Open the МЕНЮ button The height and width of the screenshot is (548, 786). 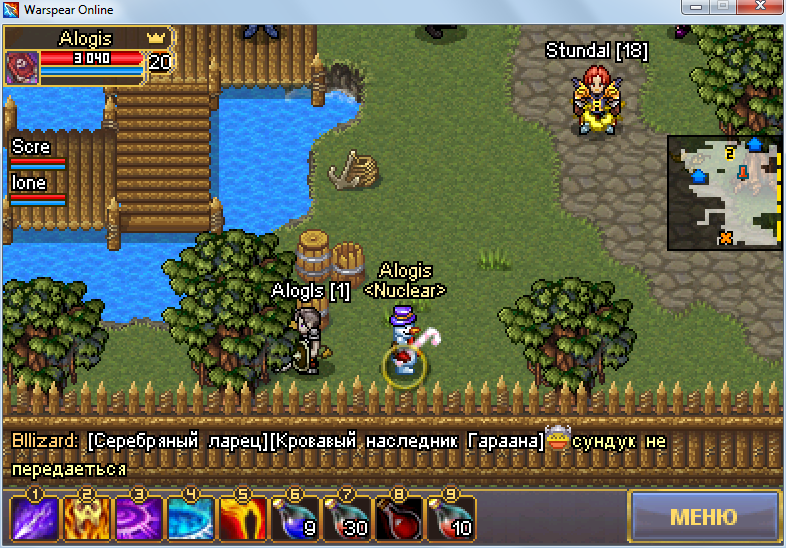pos(703,517)
